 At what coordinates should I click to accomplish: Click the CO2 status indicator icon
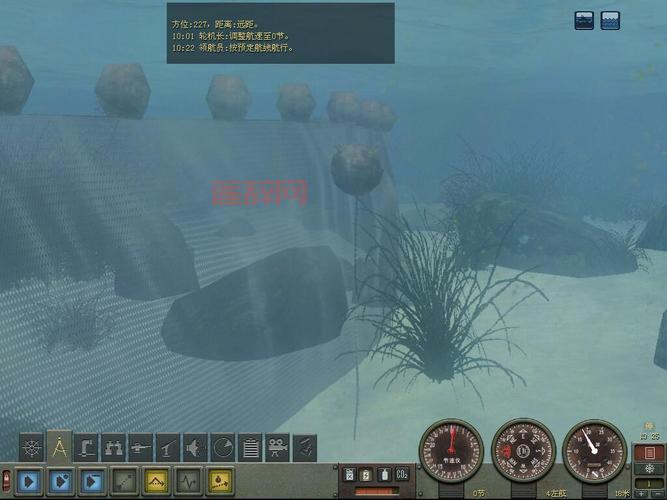(x=402, y=474)
